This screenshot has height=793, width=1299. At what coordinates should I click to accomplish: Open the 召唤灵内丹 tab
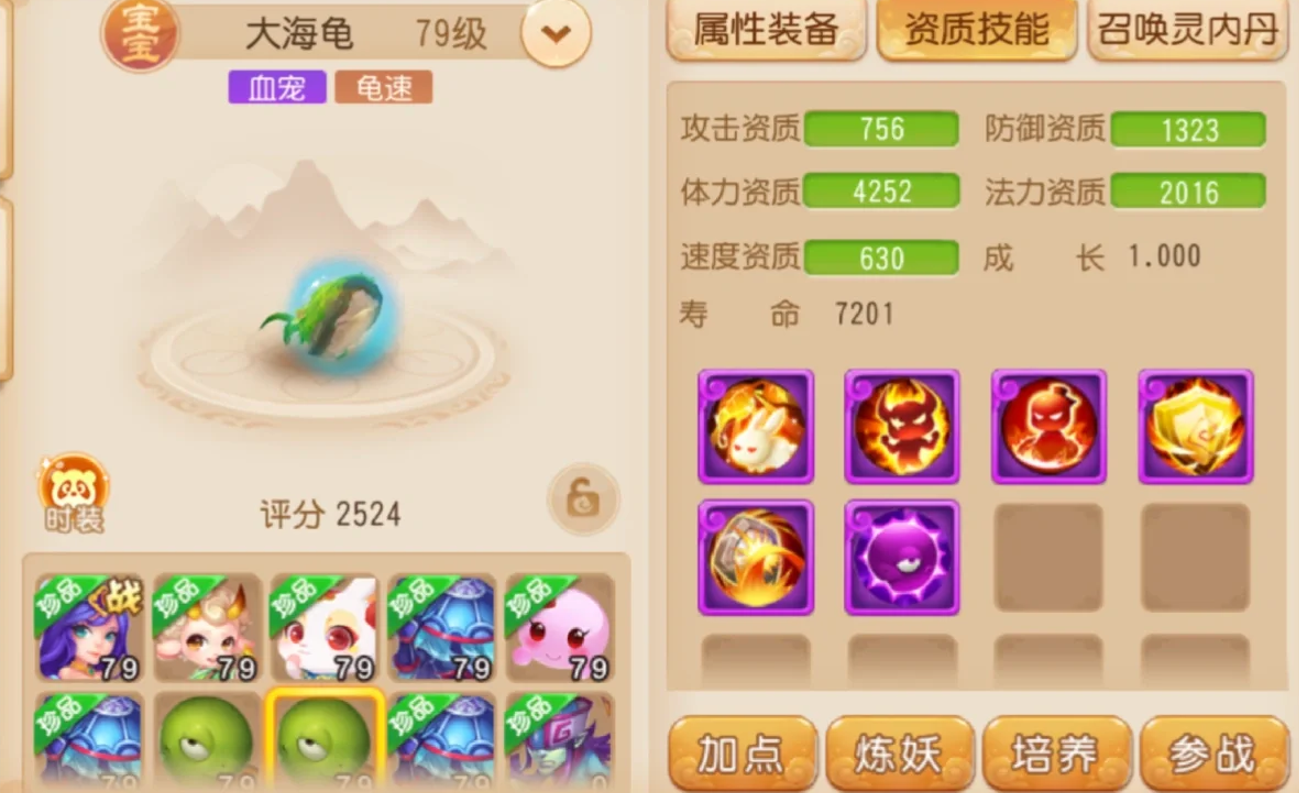point(1186,31)
